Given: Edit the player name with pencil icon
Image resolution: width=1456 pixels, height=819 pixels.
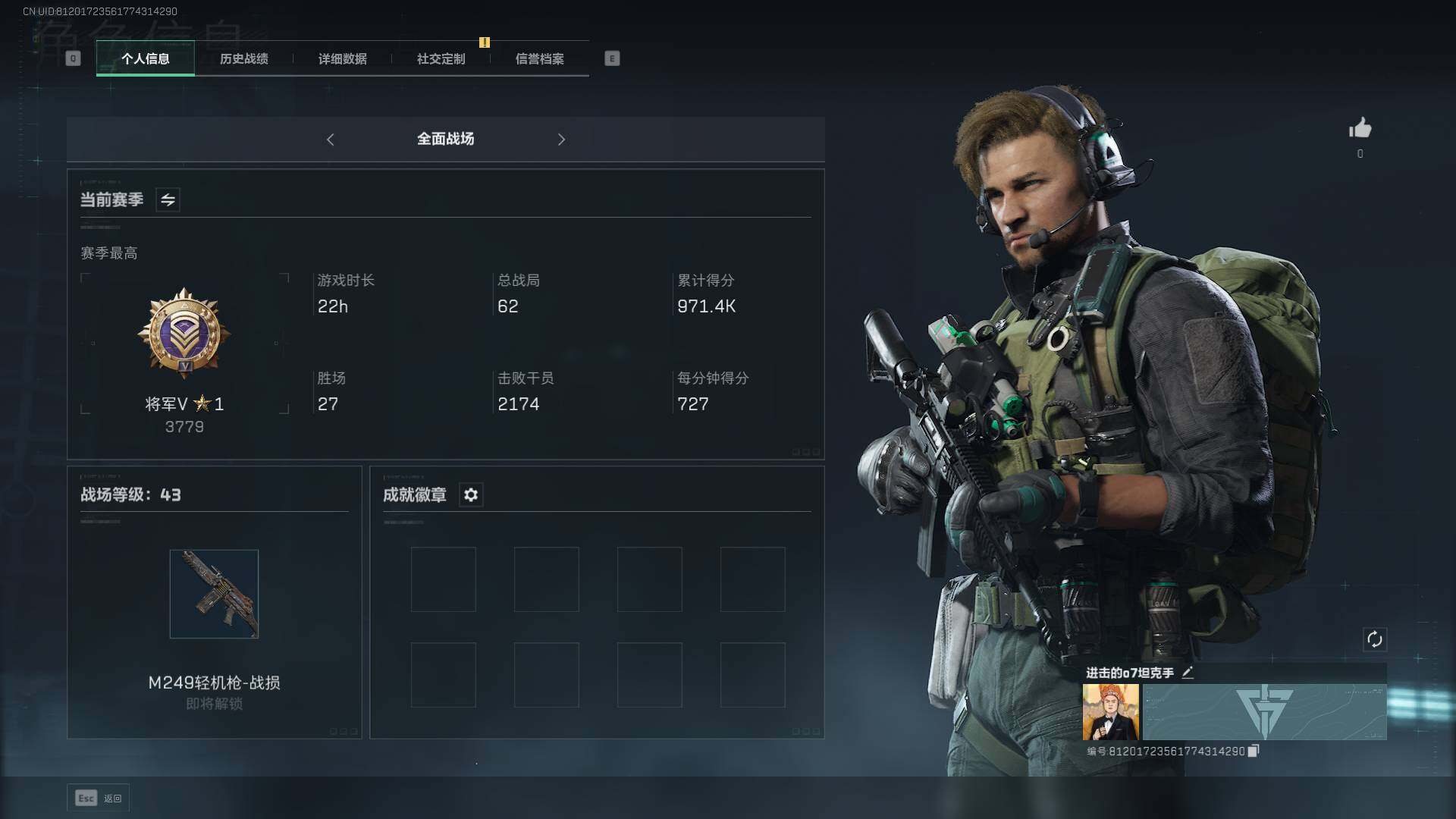Looking at the screenshot, I should click(1188, 673).
